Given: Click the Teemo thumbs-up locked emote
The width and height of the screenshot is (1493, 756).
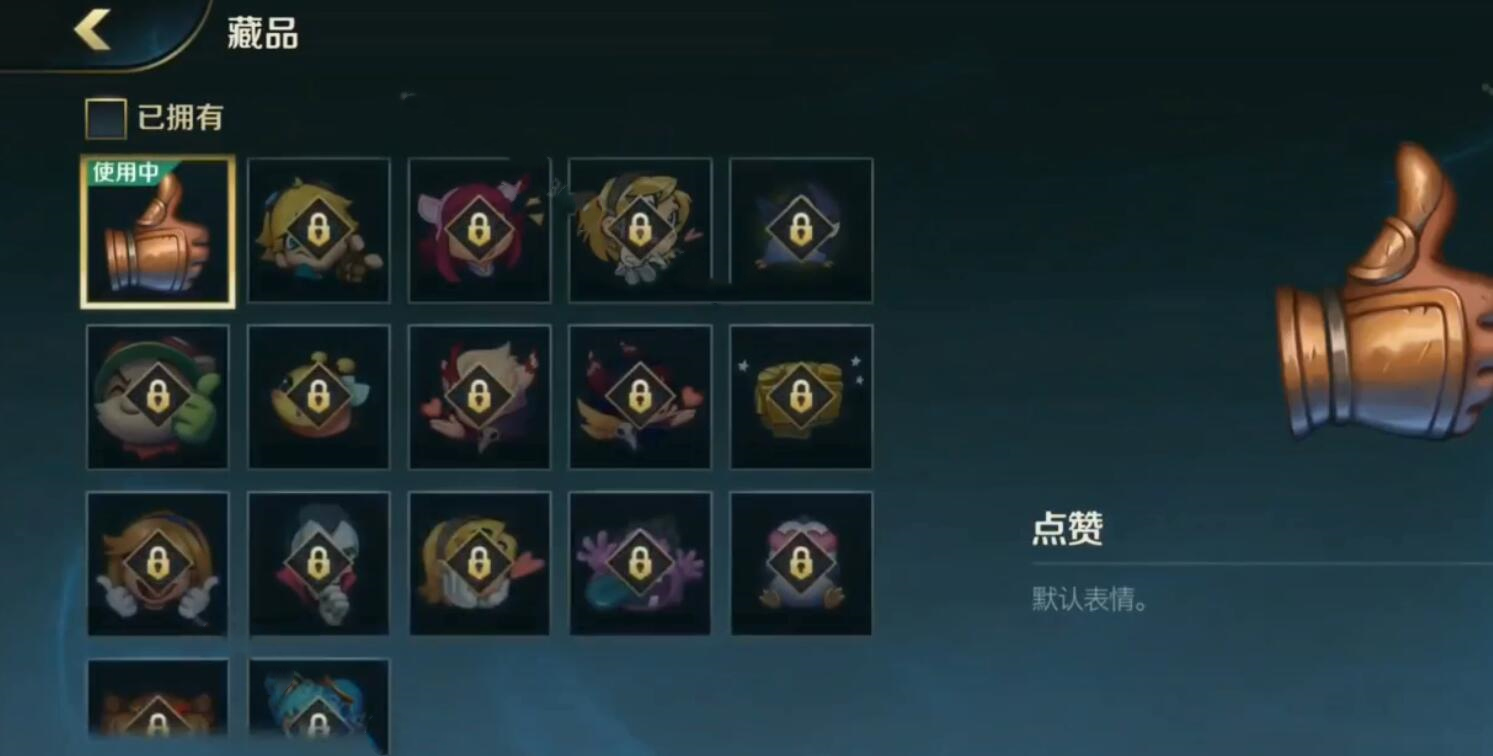Looking at the screenshot, I should pyautogui.click(x=157, y=397).
